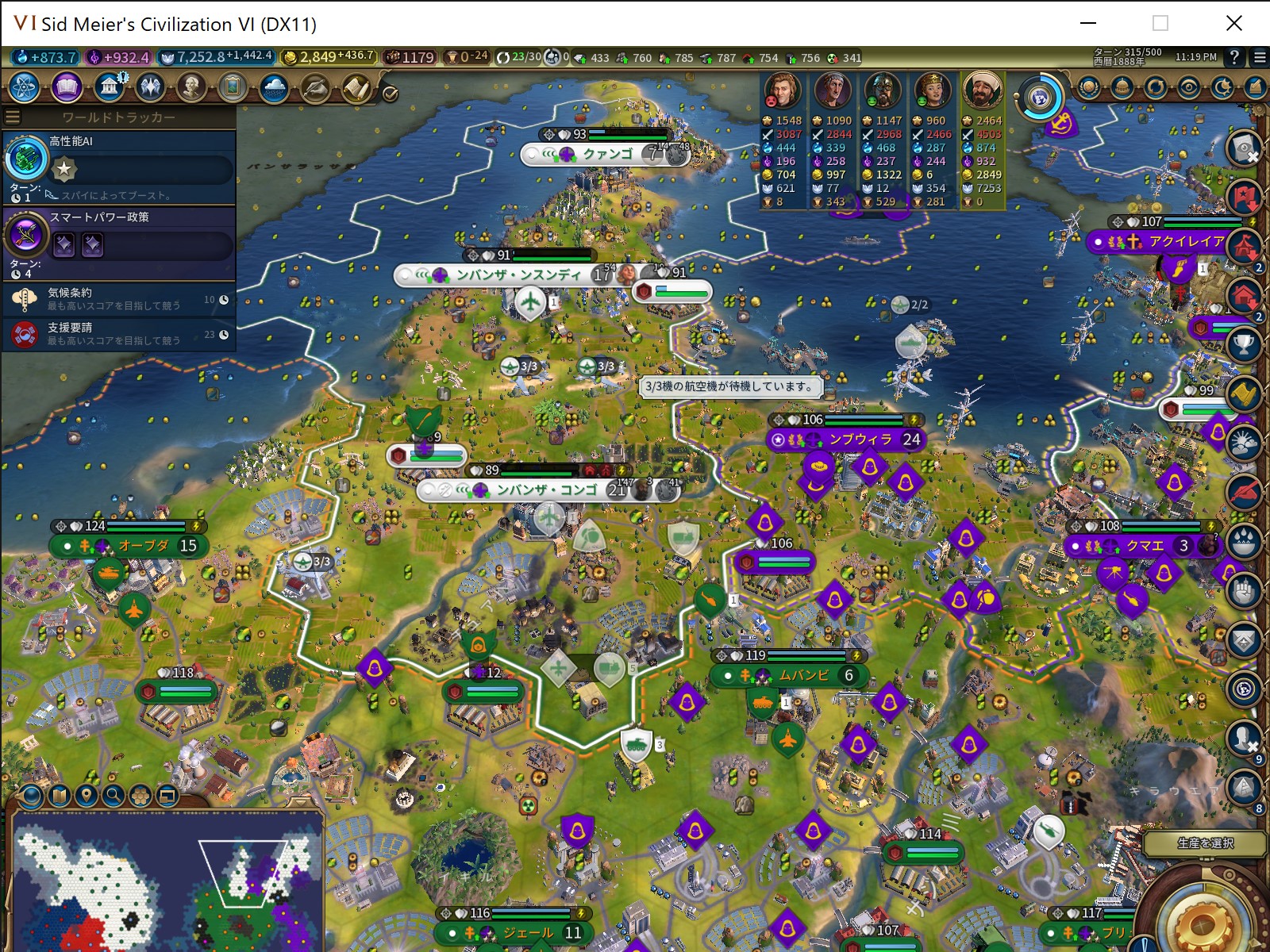Toggle the map pin placement tool

(x=86, y=795)
